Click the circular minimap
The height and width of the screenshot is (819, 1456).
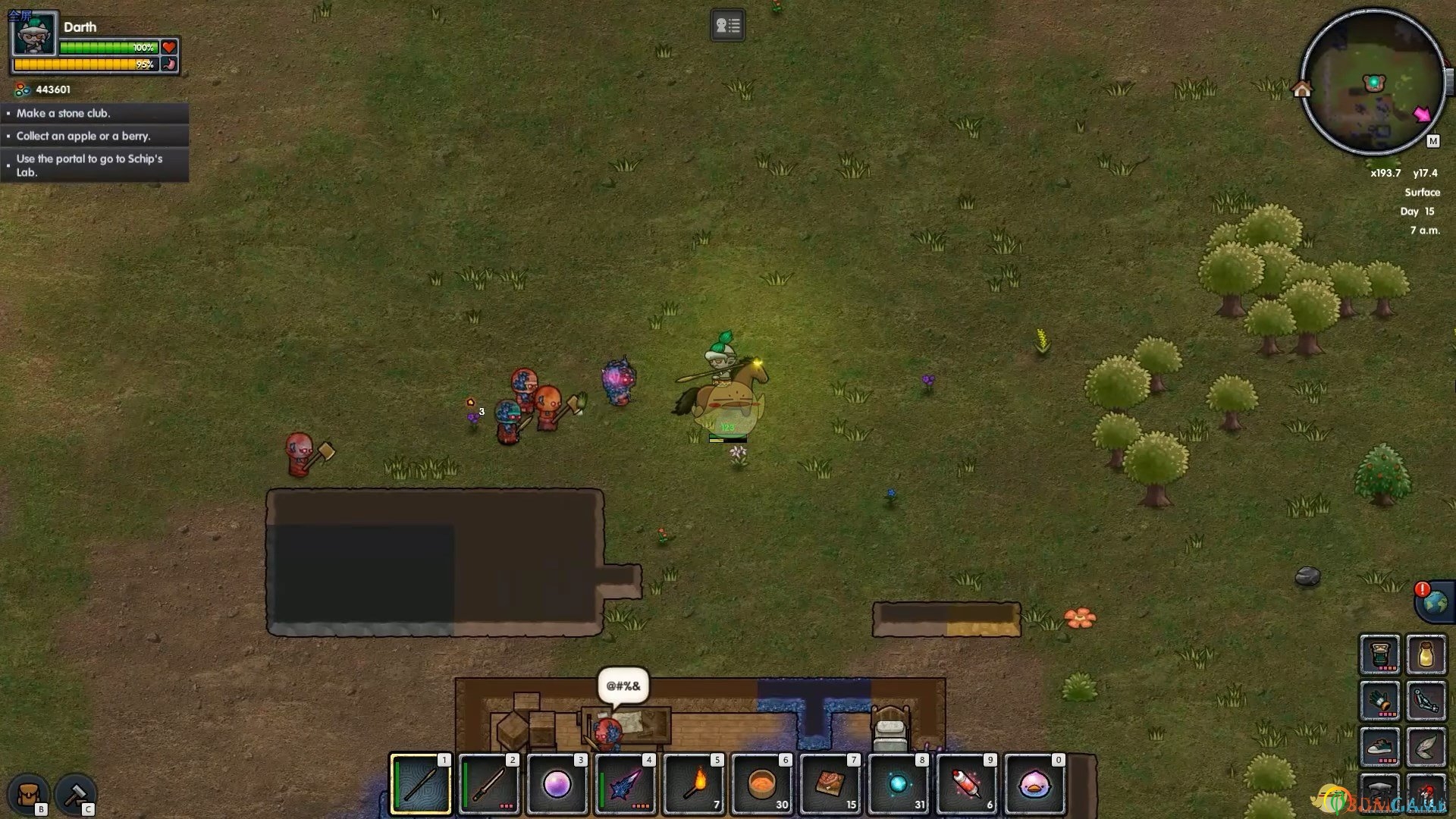(1373, 82)
